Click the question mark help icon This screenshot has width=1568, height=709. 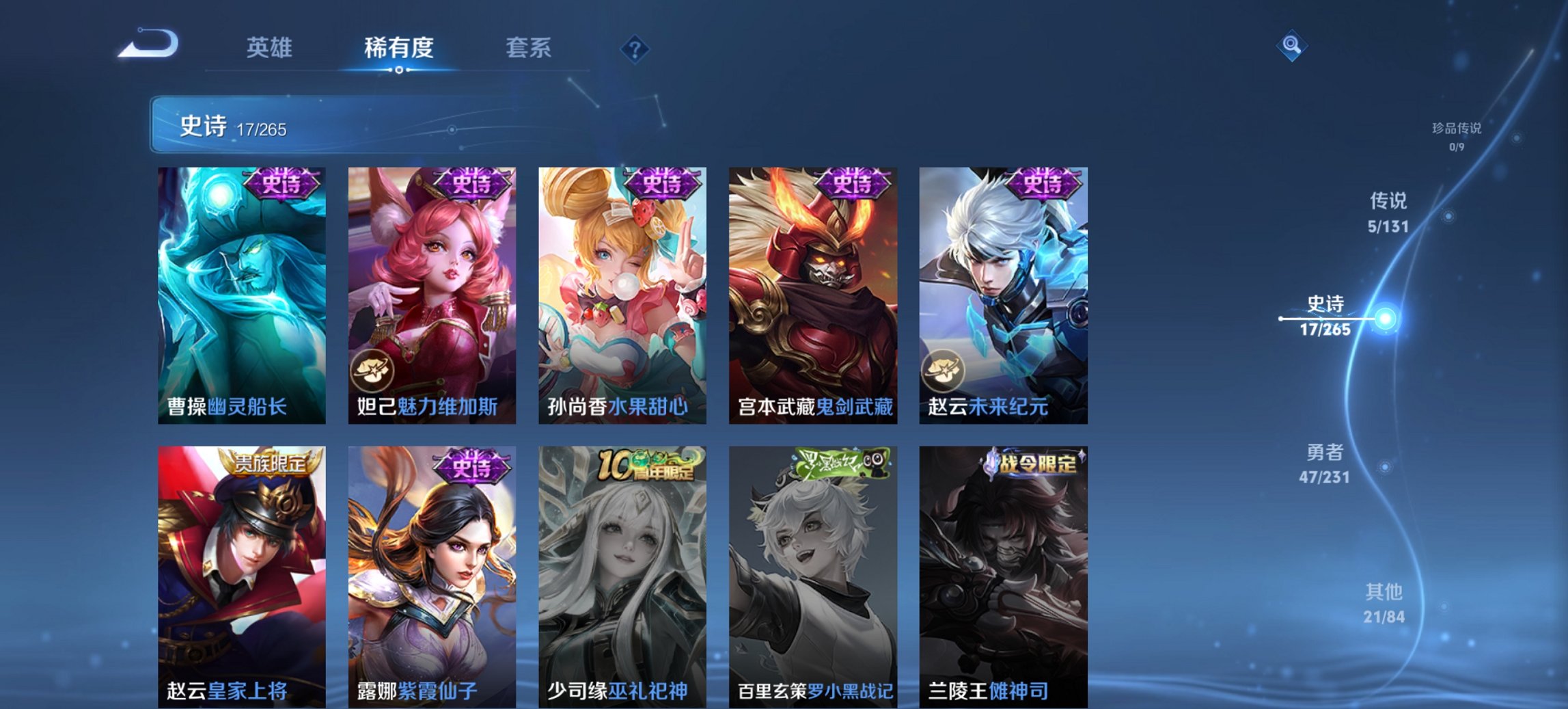pos(635,49)
